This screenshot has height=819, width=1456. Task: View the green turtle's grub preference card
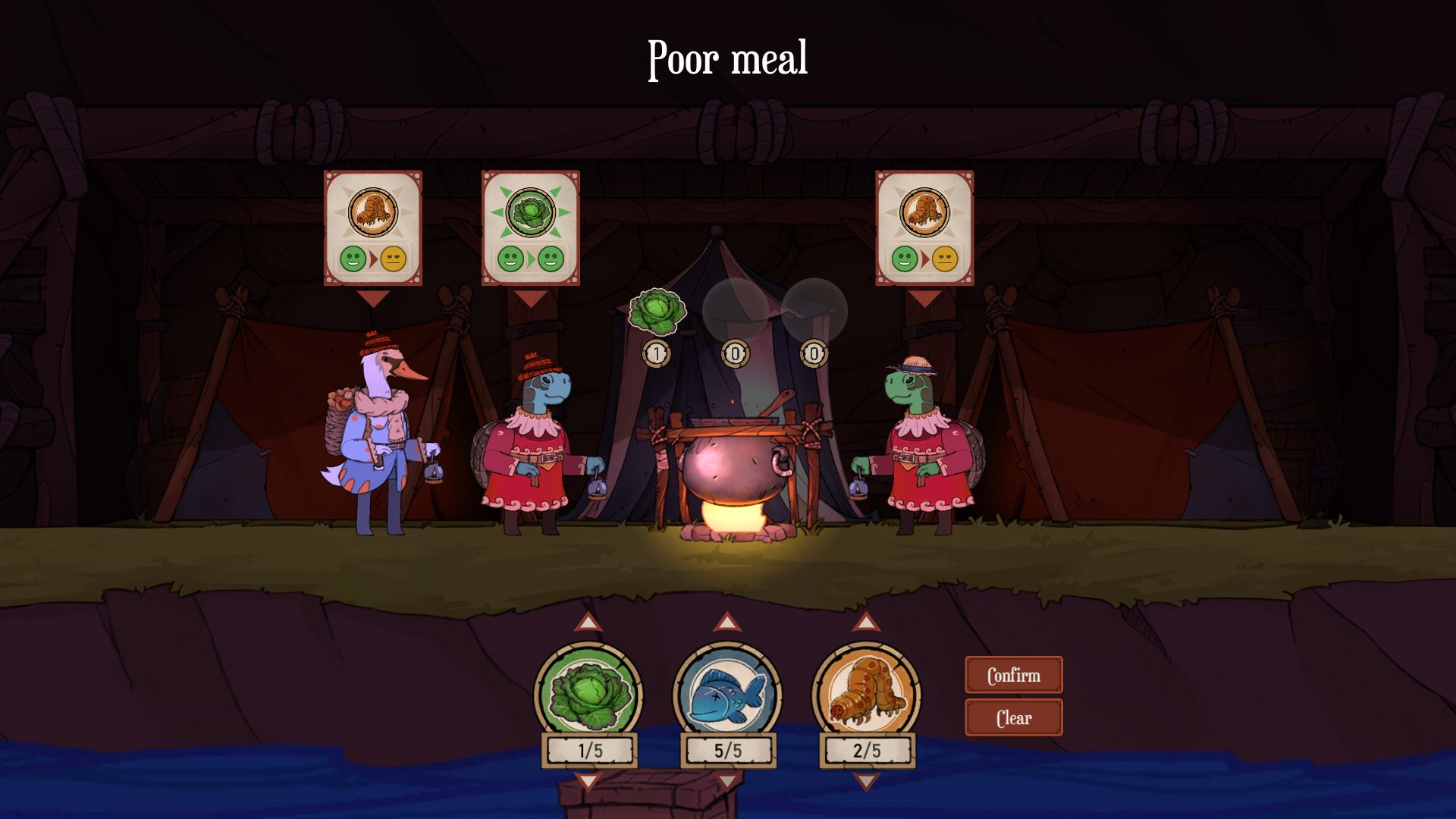click(x=924, y=227)
